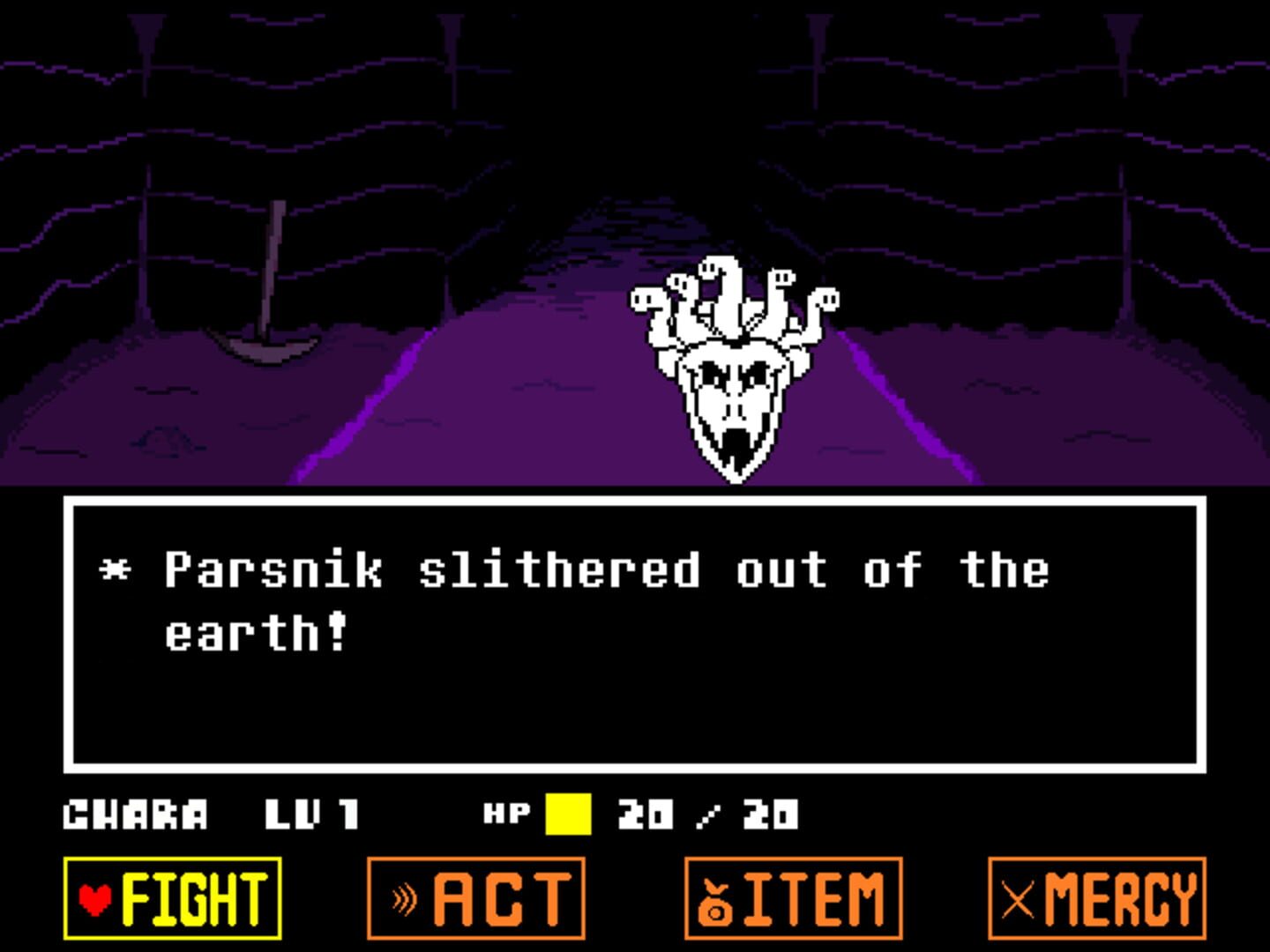Click the 20 / 20 HP counter
The width and height of the screenshot is (1270, 952).
[706, 812]
